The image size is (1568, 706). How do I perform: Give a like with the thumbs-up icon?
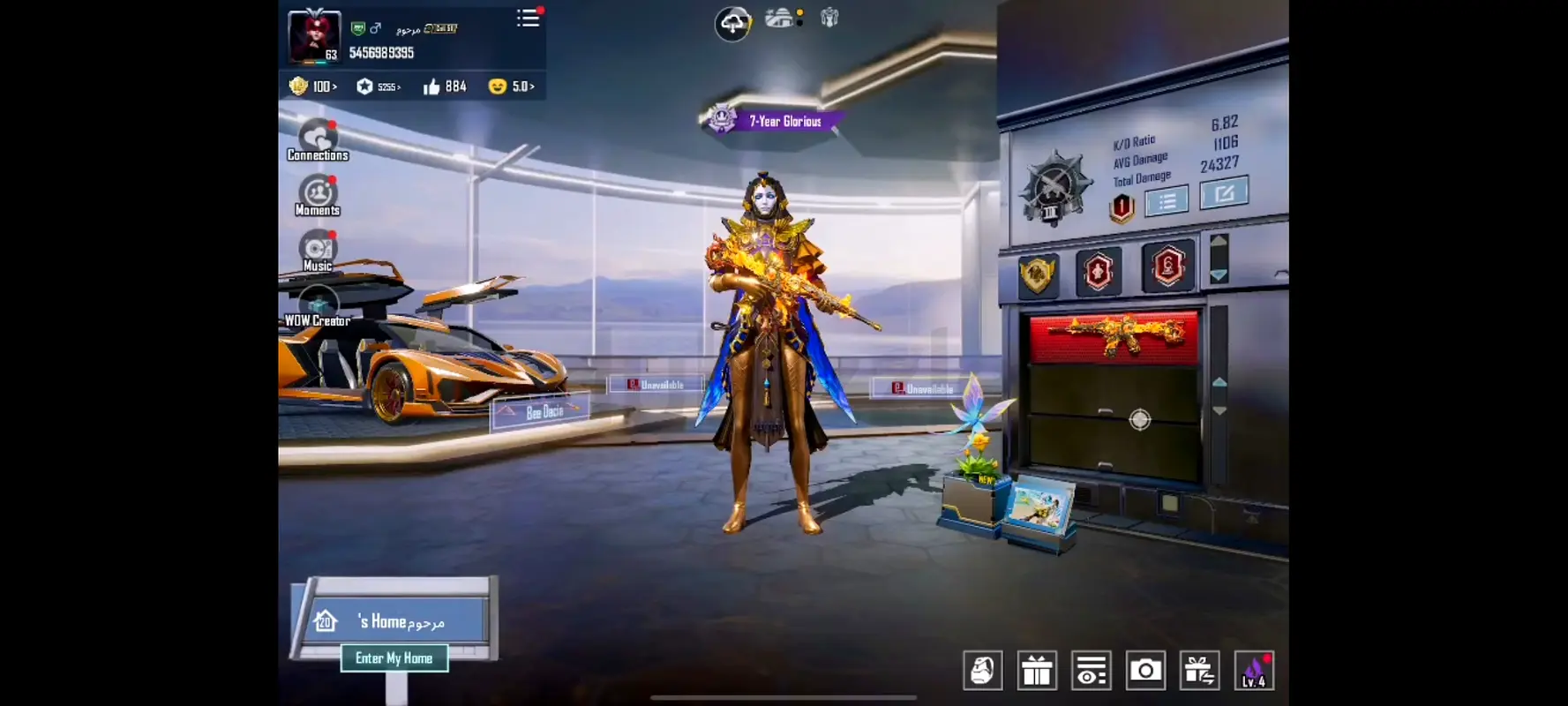tap(431, 86)
